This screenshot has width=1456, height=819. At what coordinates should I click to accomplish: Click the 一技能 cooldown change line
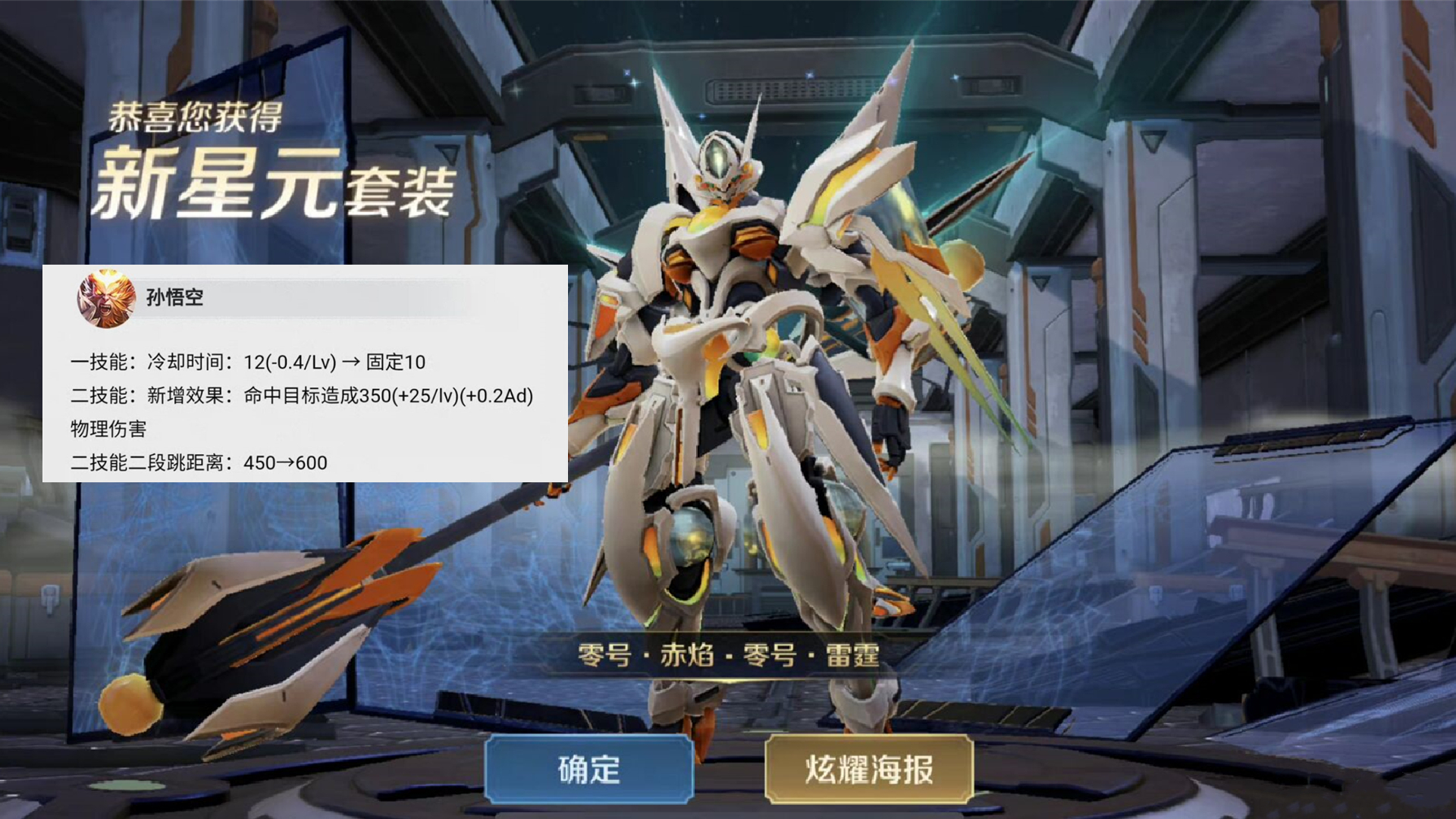coord(250,362)
